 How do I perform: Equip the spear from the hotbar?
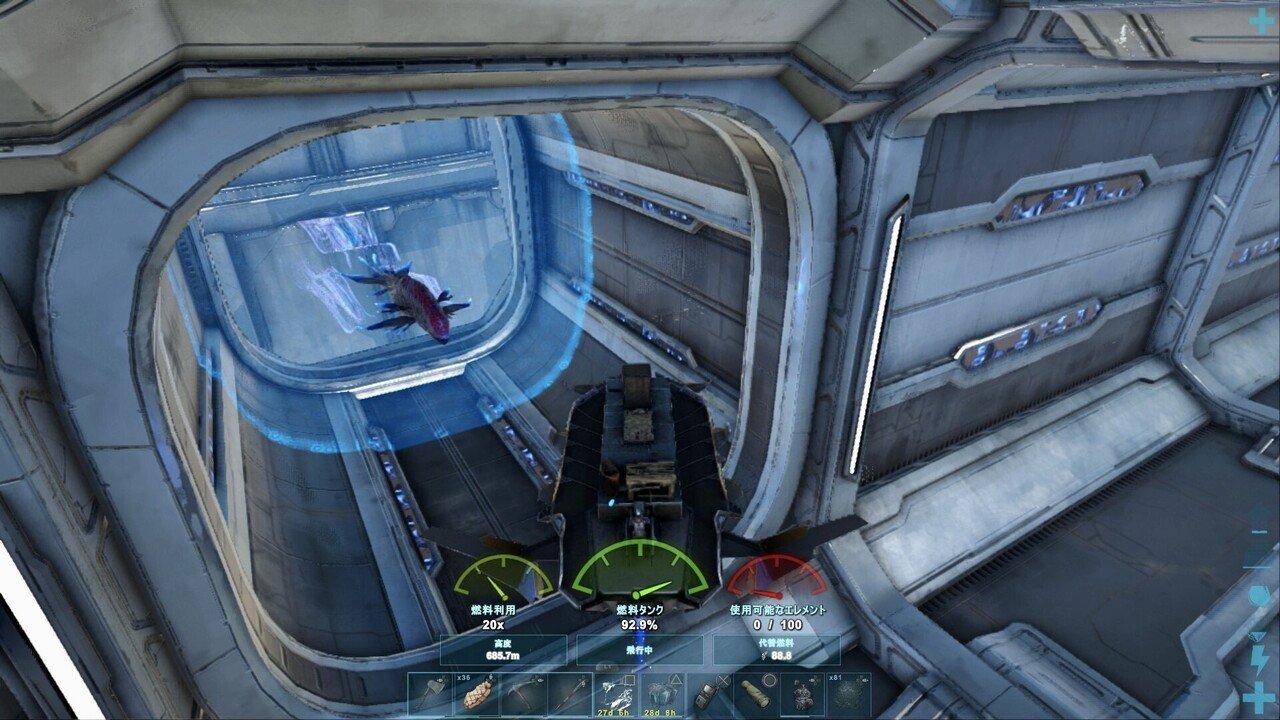click(570, 694)
